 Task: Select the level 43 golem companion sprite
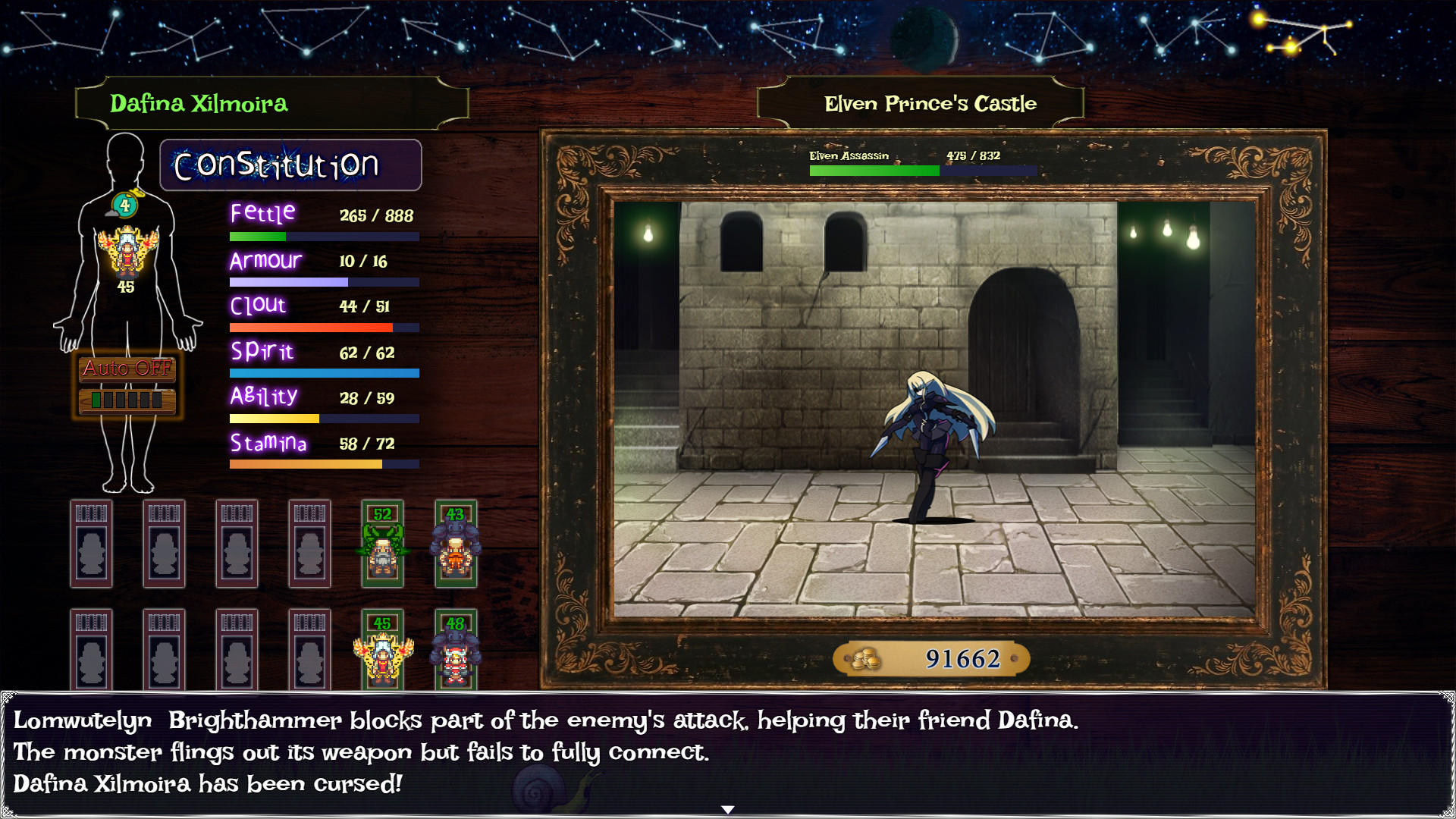[456, 544]
